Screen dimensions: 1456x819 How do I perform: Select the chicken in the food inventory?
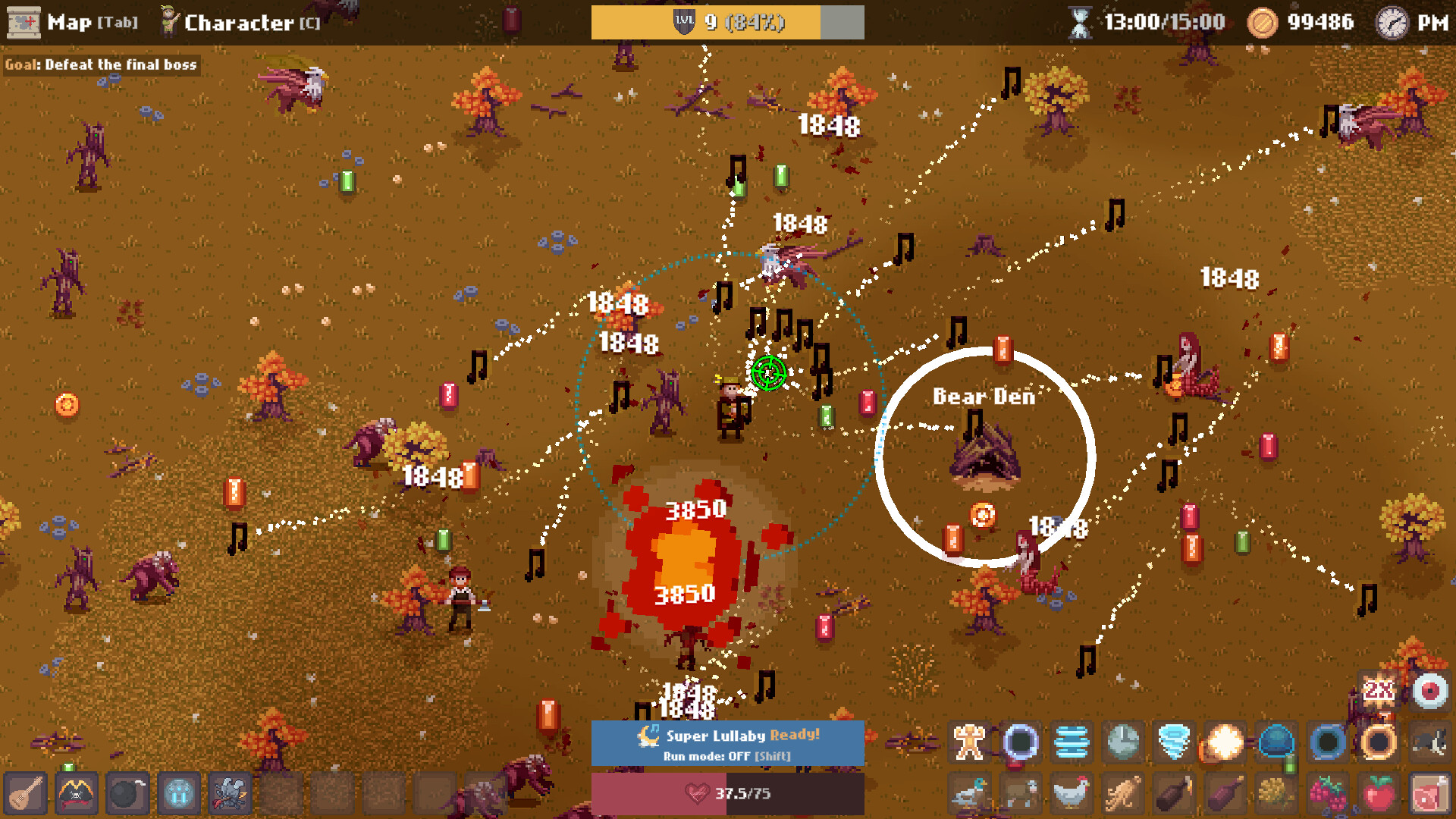1072,794
